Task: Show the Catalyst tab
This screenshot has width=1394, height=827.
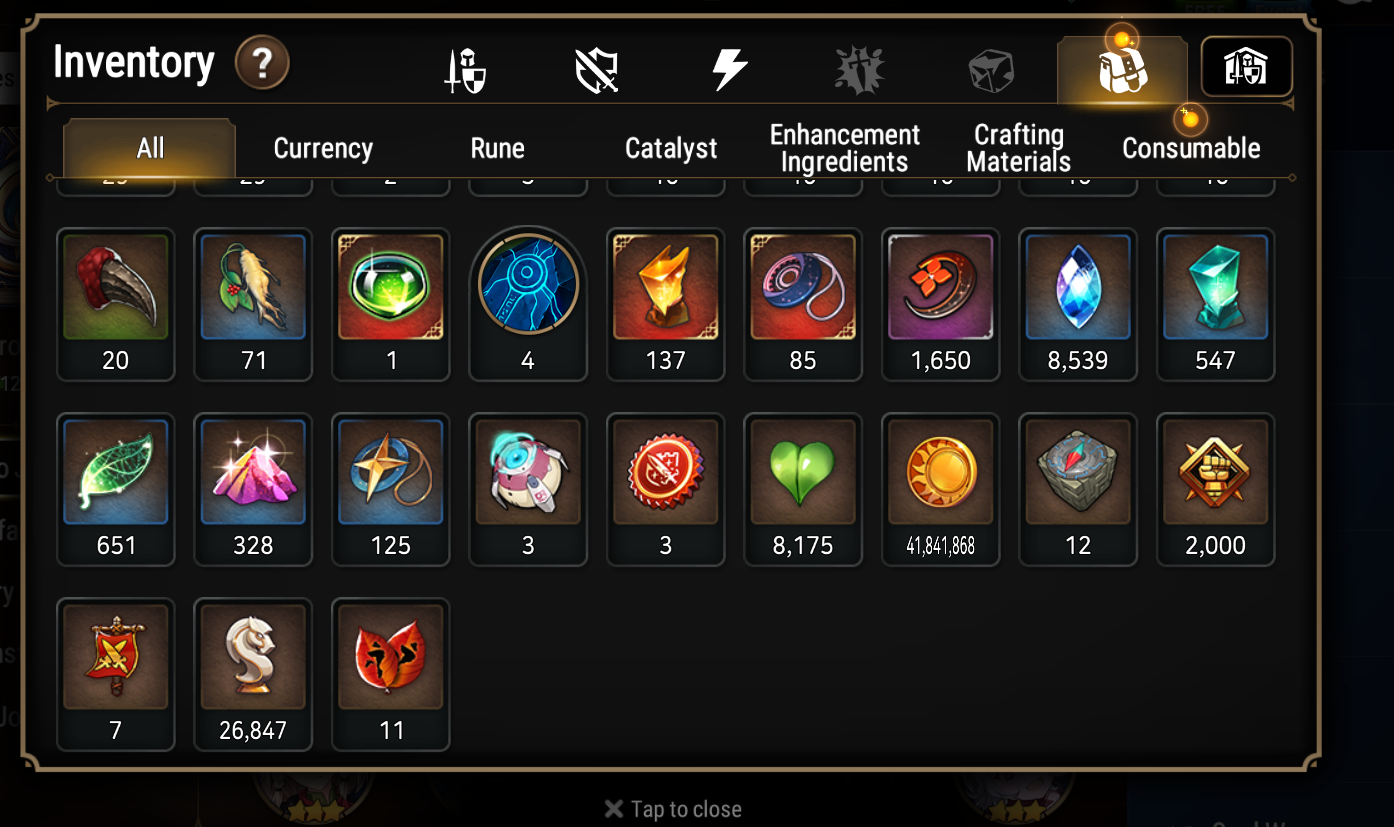Action: click(671, 149)
